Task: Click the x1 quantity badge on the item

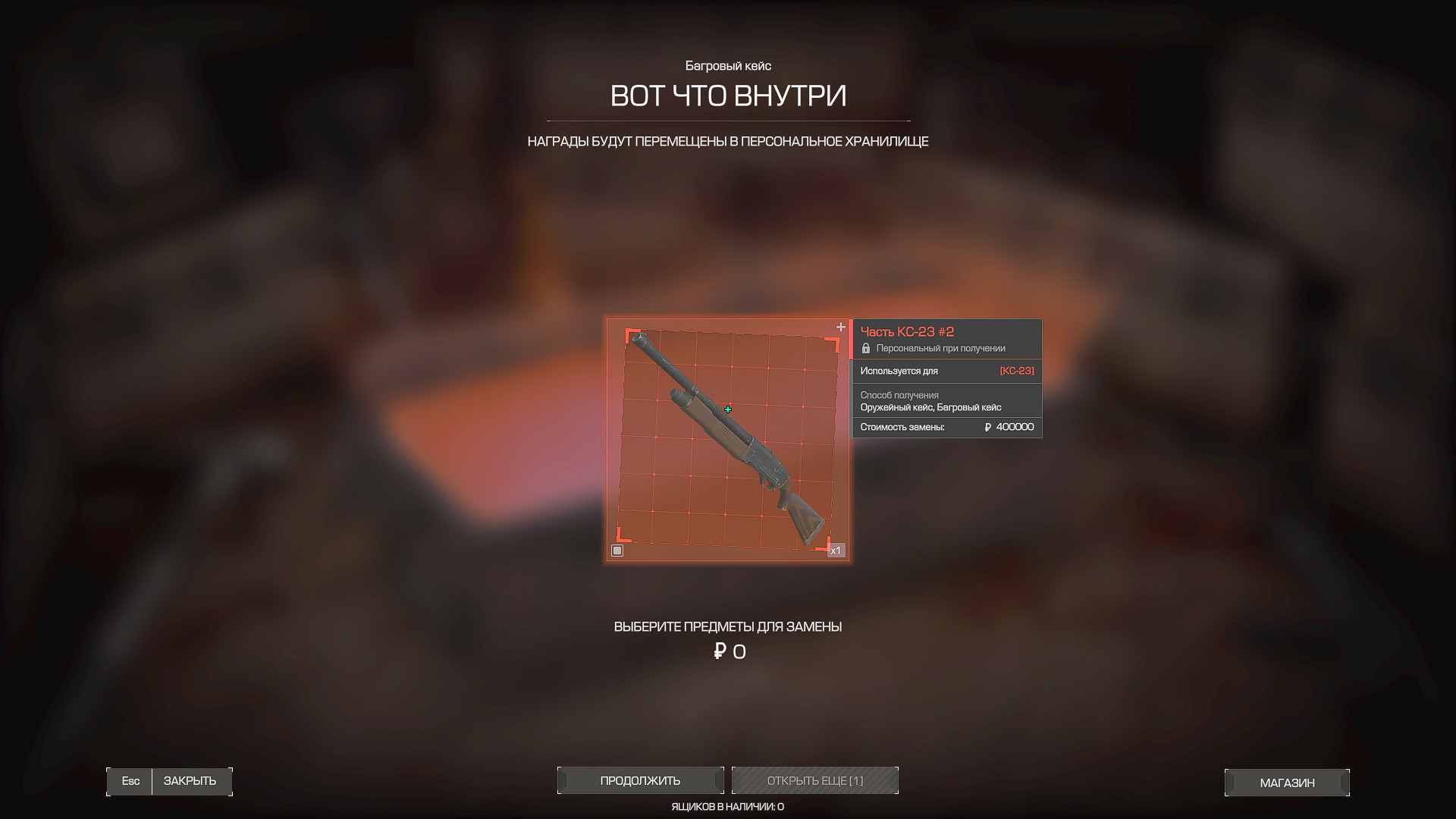Action: click(837, 551)
